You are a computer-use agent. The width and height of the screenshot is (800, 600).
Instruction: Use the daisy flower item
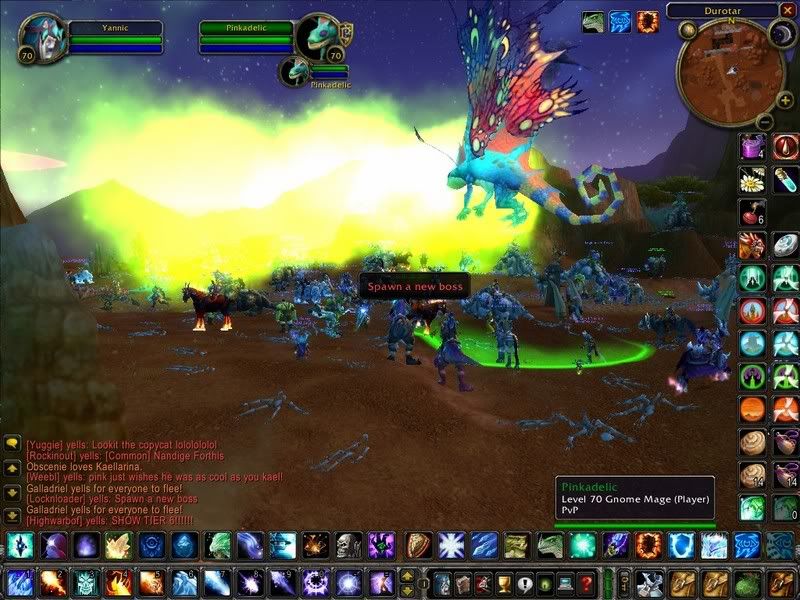click(x=751, y=180)
